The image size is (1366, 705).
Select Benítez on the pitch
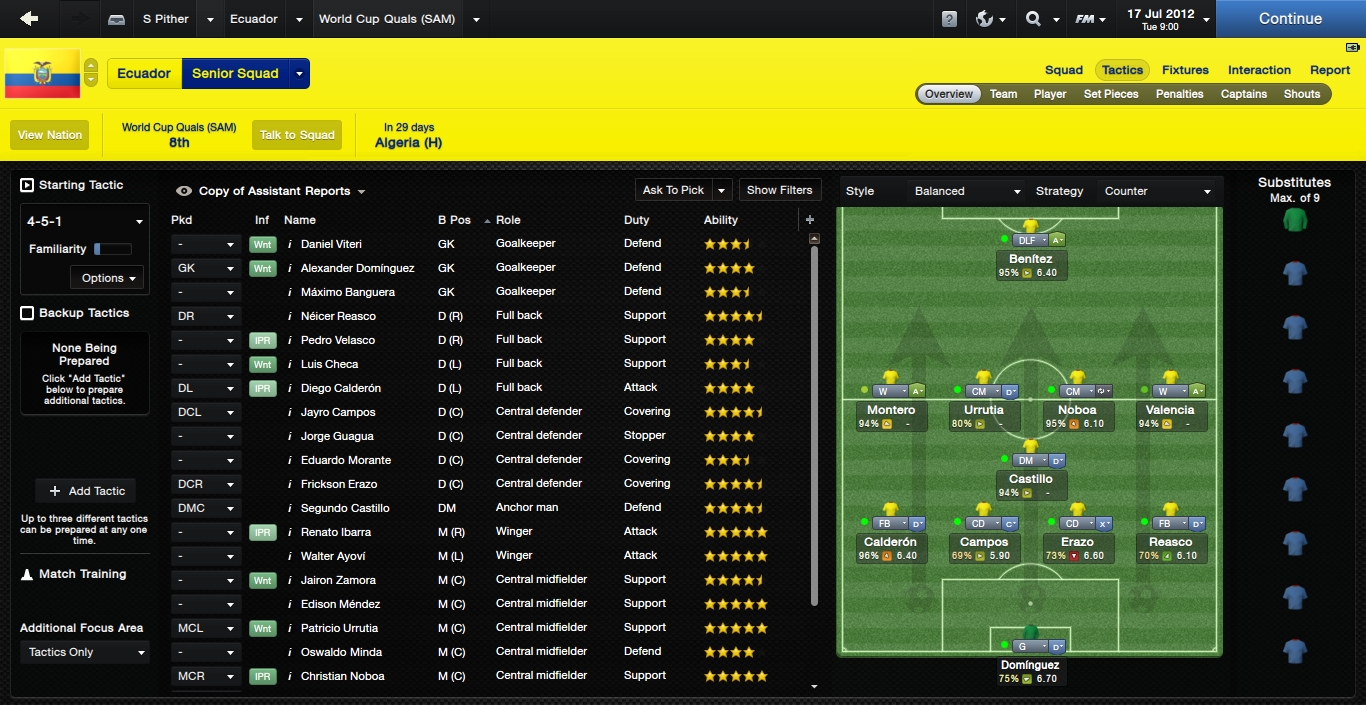pos(1030,259)
